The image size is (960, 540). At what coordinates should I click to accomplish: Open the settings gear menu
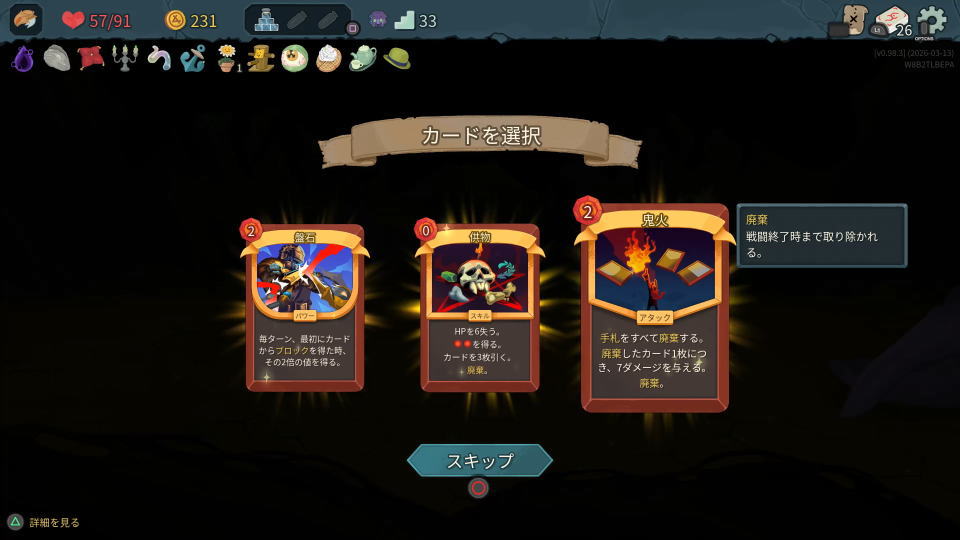[x=931, y=20]
